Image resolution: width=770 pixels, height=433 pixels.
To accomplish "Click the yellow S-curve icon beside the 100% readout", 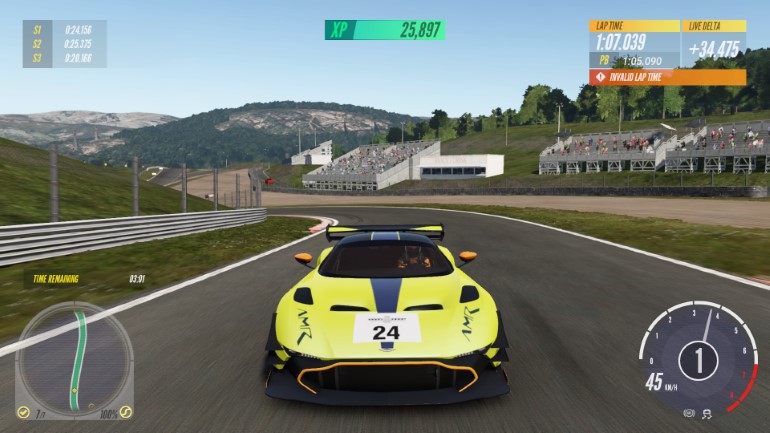I will pos(125,411).
